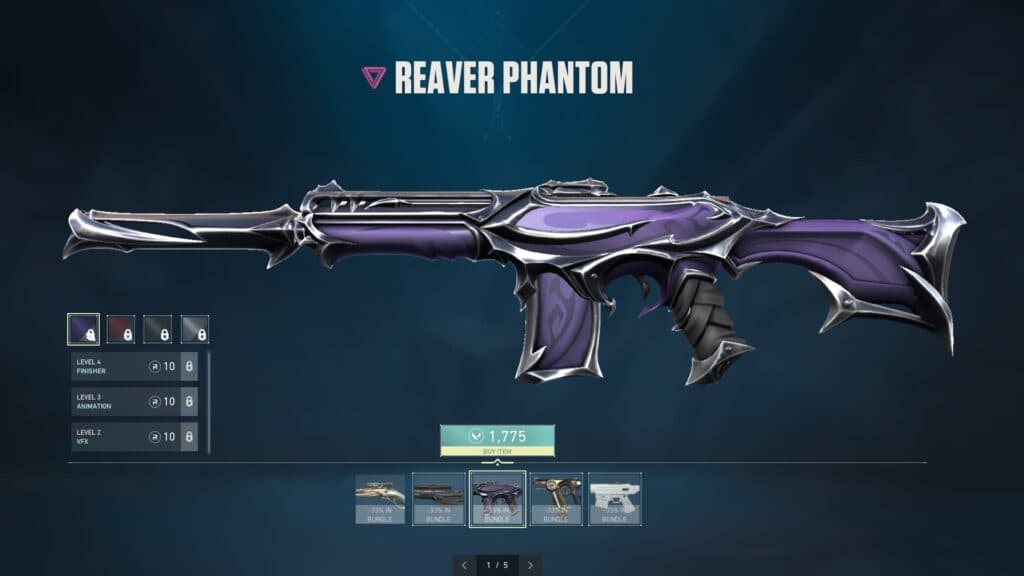Buy the Reaver Phantom for 1,775
The width and height of the screenshot is (1024, 576).
pyautogui.click(x=497, y=441)
